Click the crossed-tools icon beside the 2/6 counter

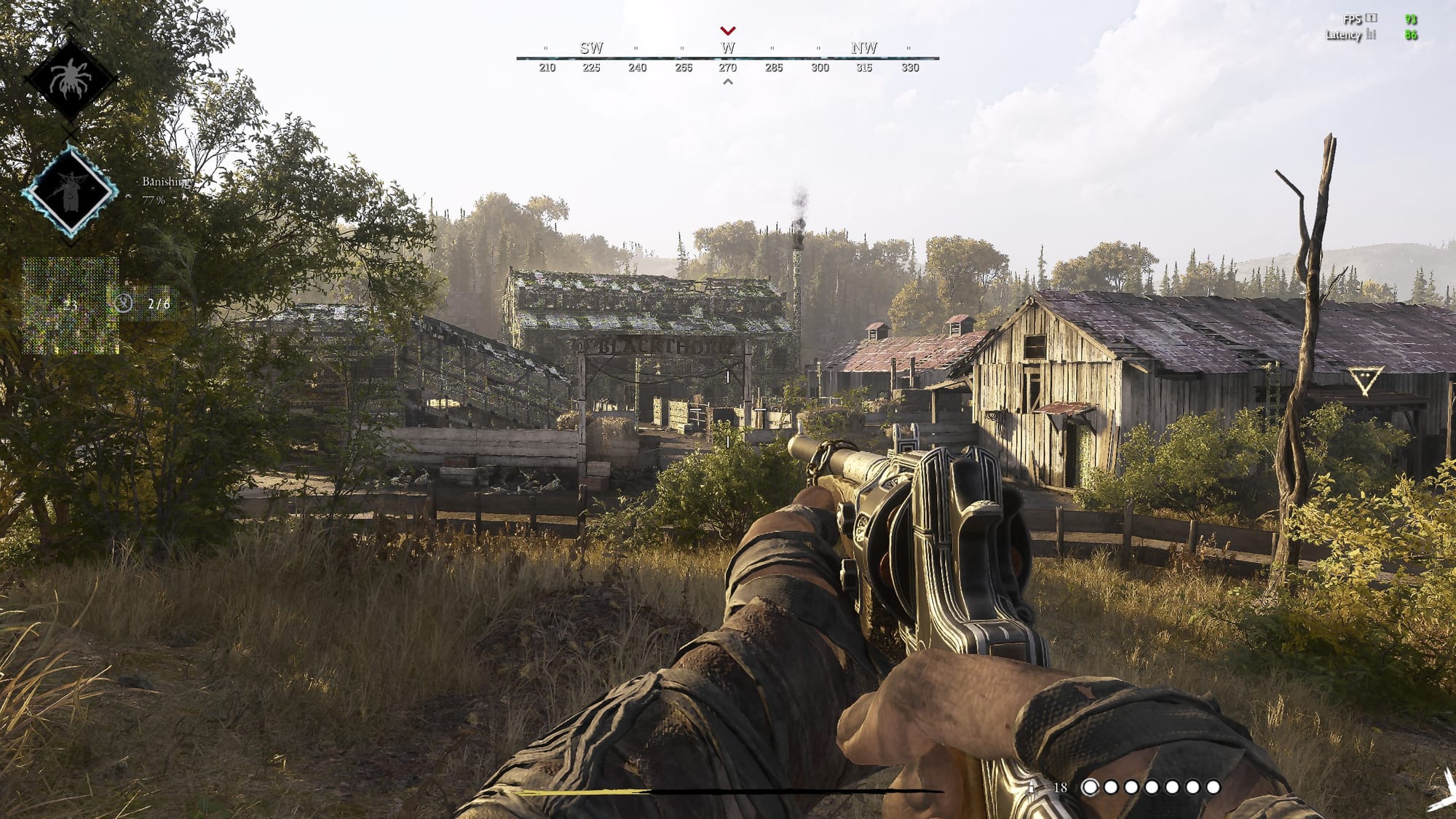(x=125, y=305)
